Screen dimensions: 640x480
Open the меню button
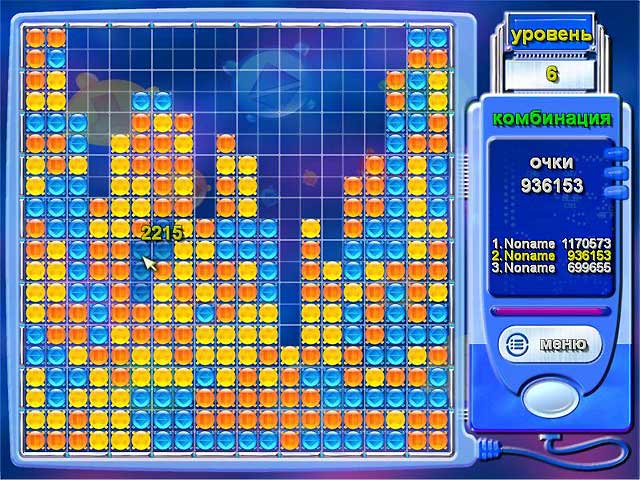(x=547, y=345)
